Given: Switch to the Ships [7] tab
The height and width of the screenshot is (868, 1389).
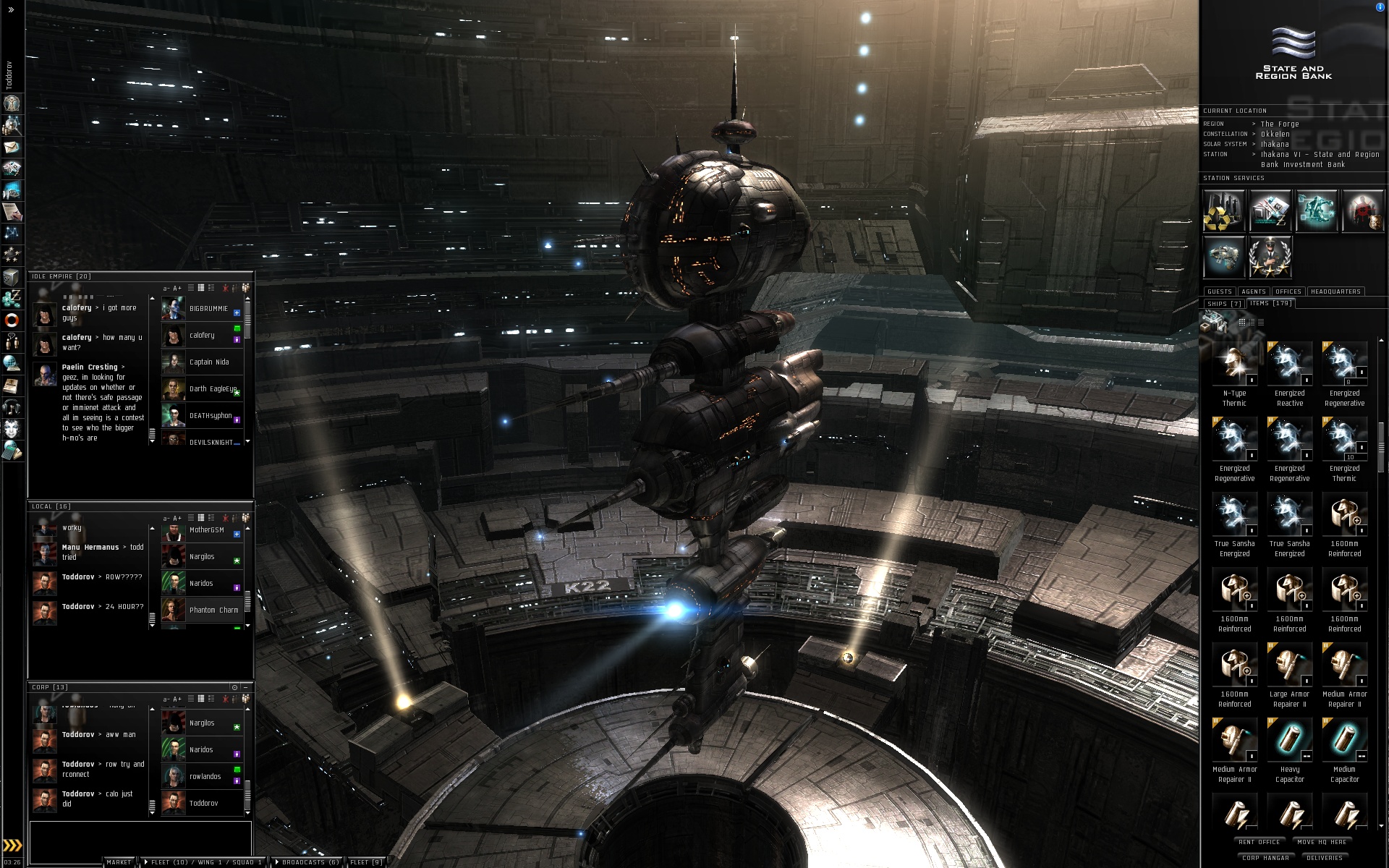Looking at the screenshot, I should (x=1223, y=304).
